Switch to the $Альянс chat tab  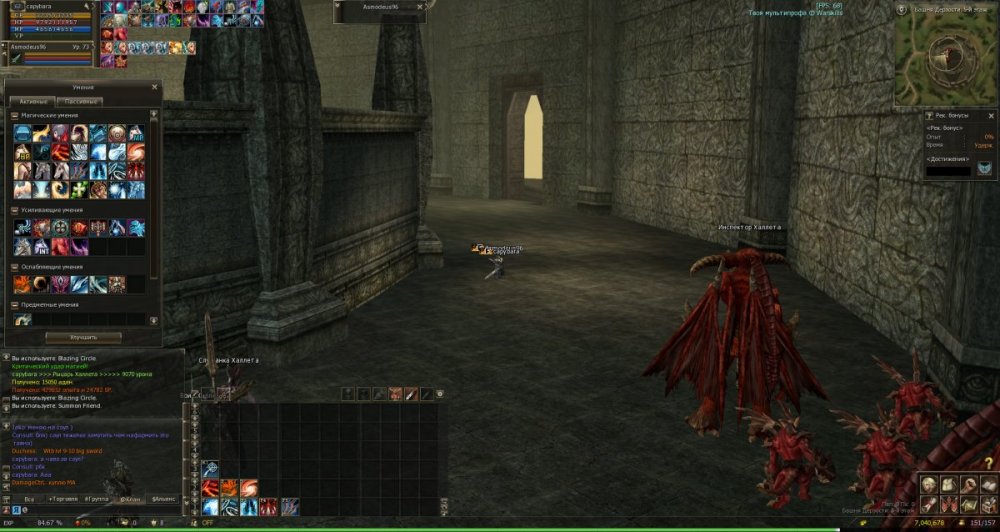[162, 497]
